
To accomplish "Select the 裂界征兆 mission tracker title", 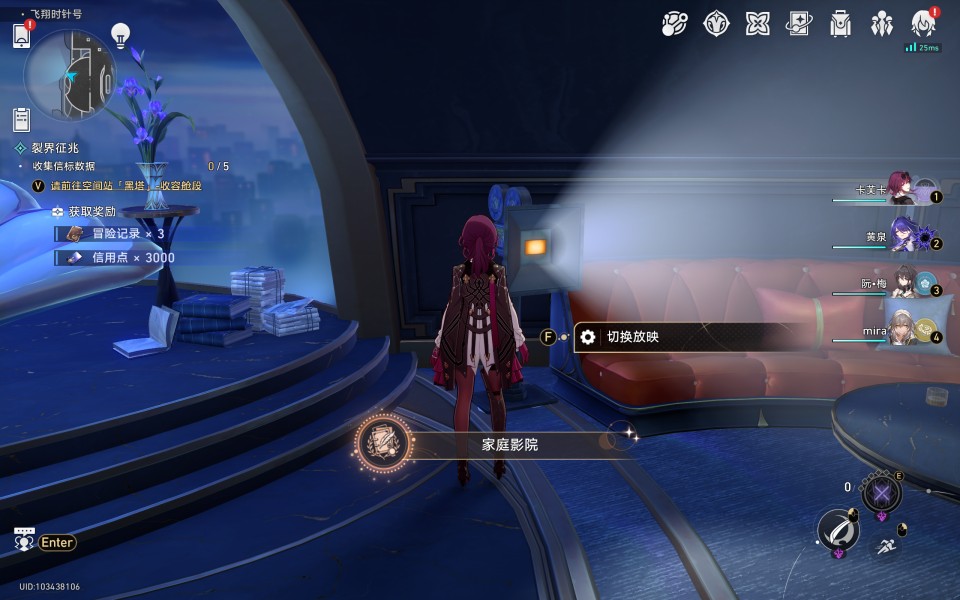I will 54,148.
